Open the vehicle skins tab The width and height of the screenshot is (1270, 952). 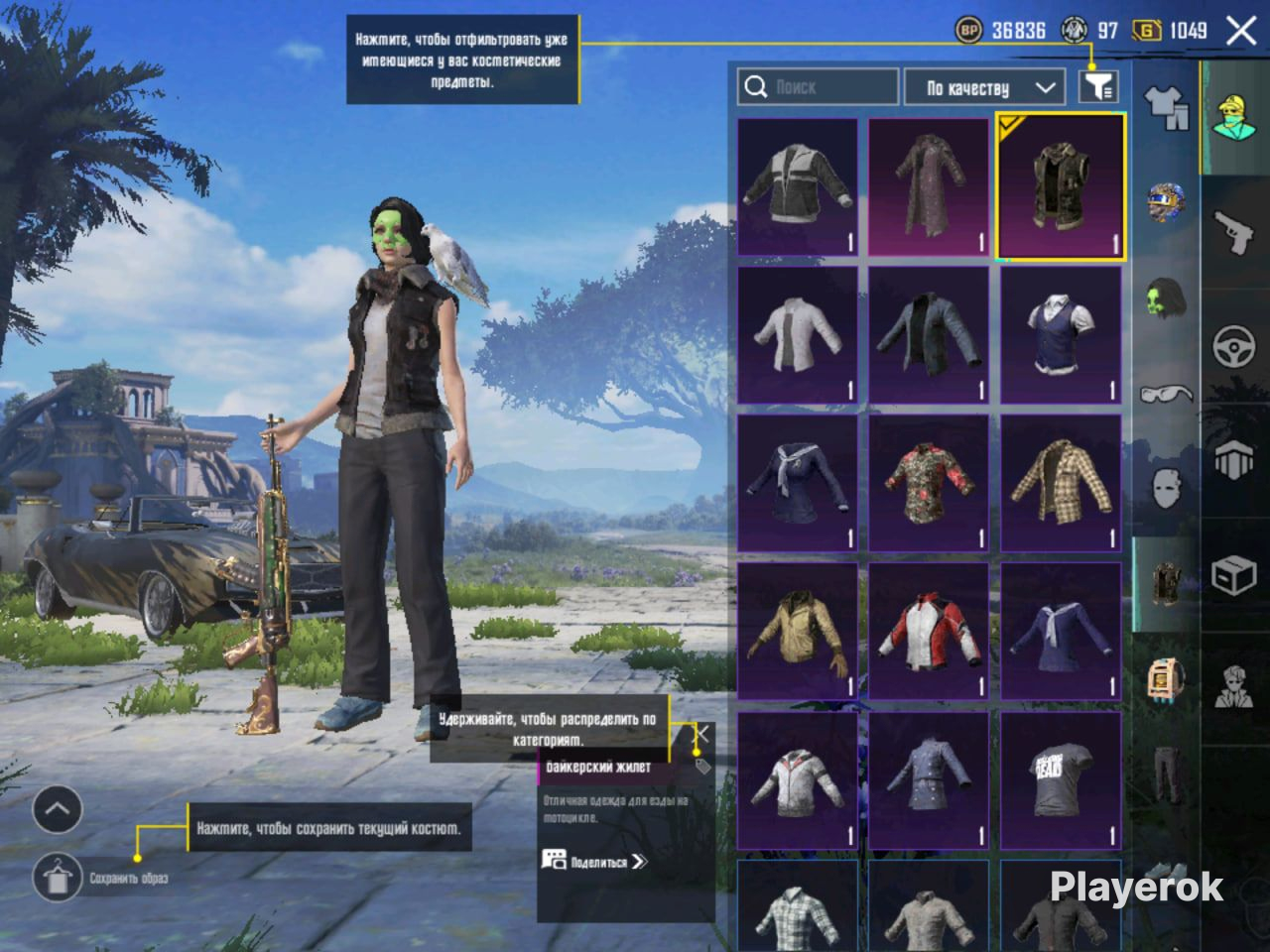[1234, 347]
